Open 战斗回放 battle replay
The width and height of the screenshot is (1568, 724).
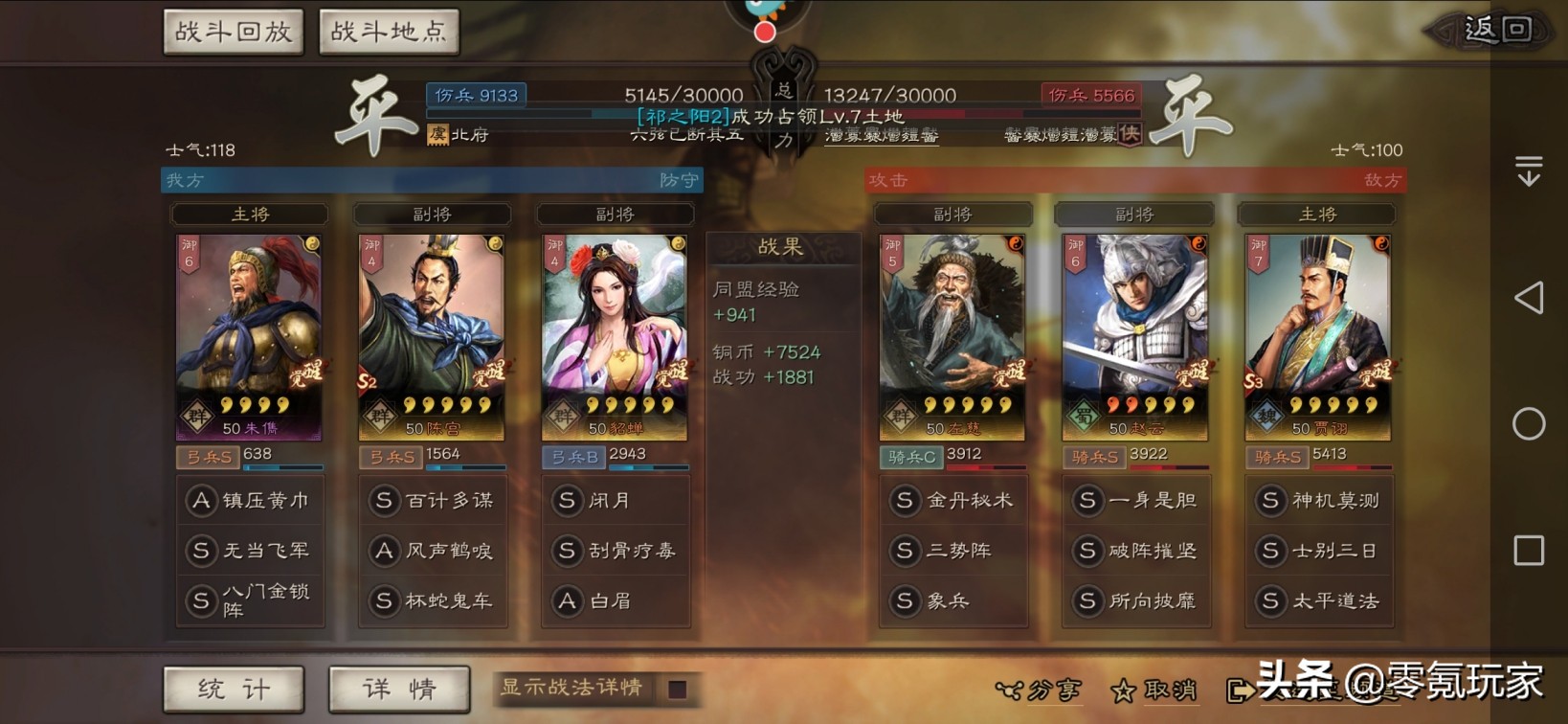pyautogui.click(x=233, y=31)
